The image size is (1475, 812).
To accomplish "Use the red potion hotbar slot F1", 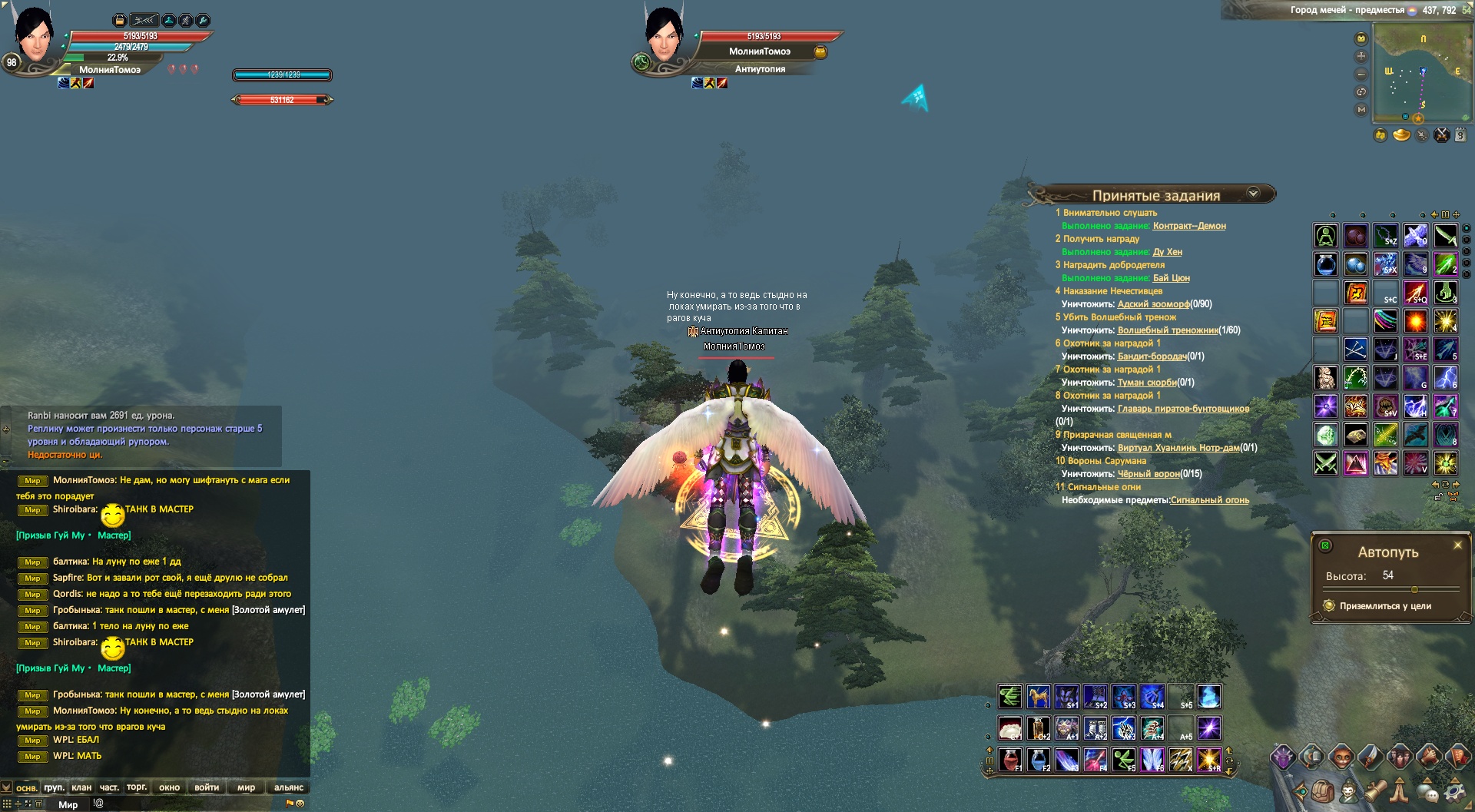I will (1010, 760).
